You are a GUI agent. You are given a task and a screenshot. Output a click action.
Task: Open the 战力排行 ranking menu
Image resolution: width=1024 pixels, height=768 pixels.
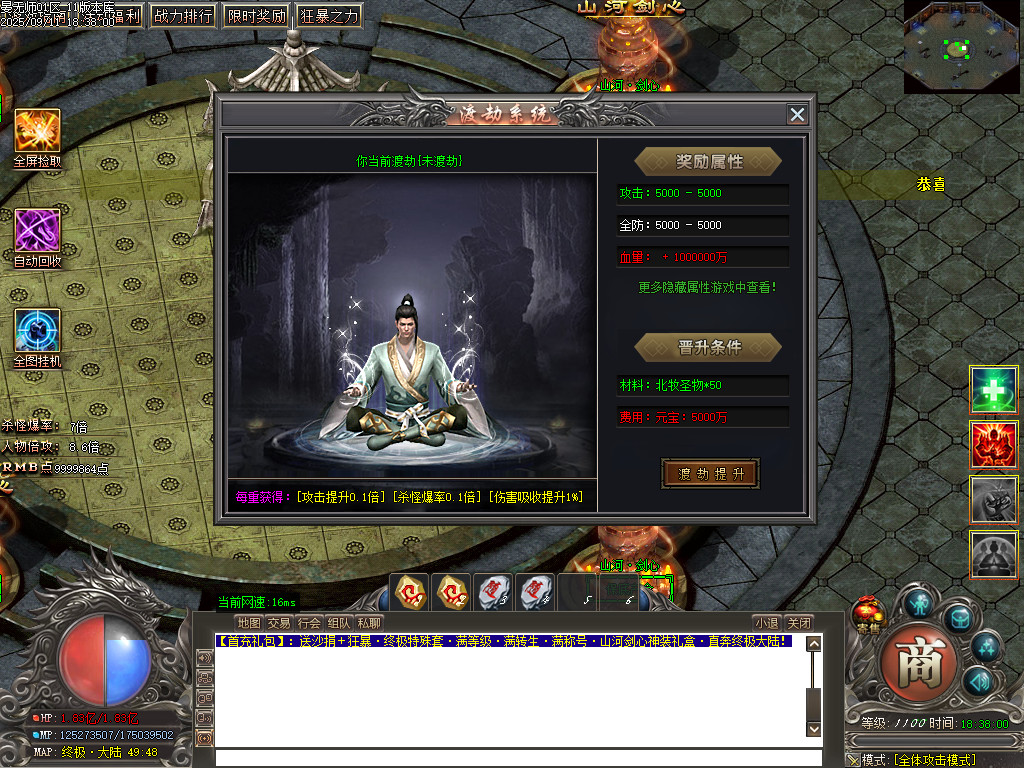[x=183, y=16]
